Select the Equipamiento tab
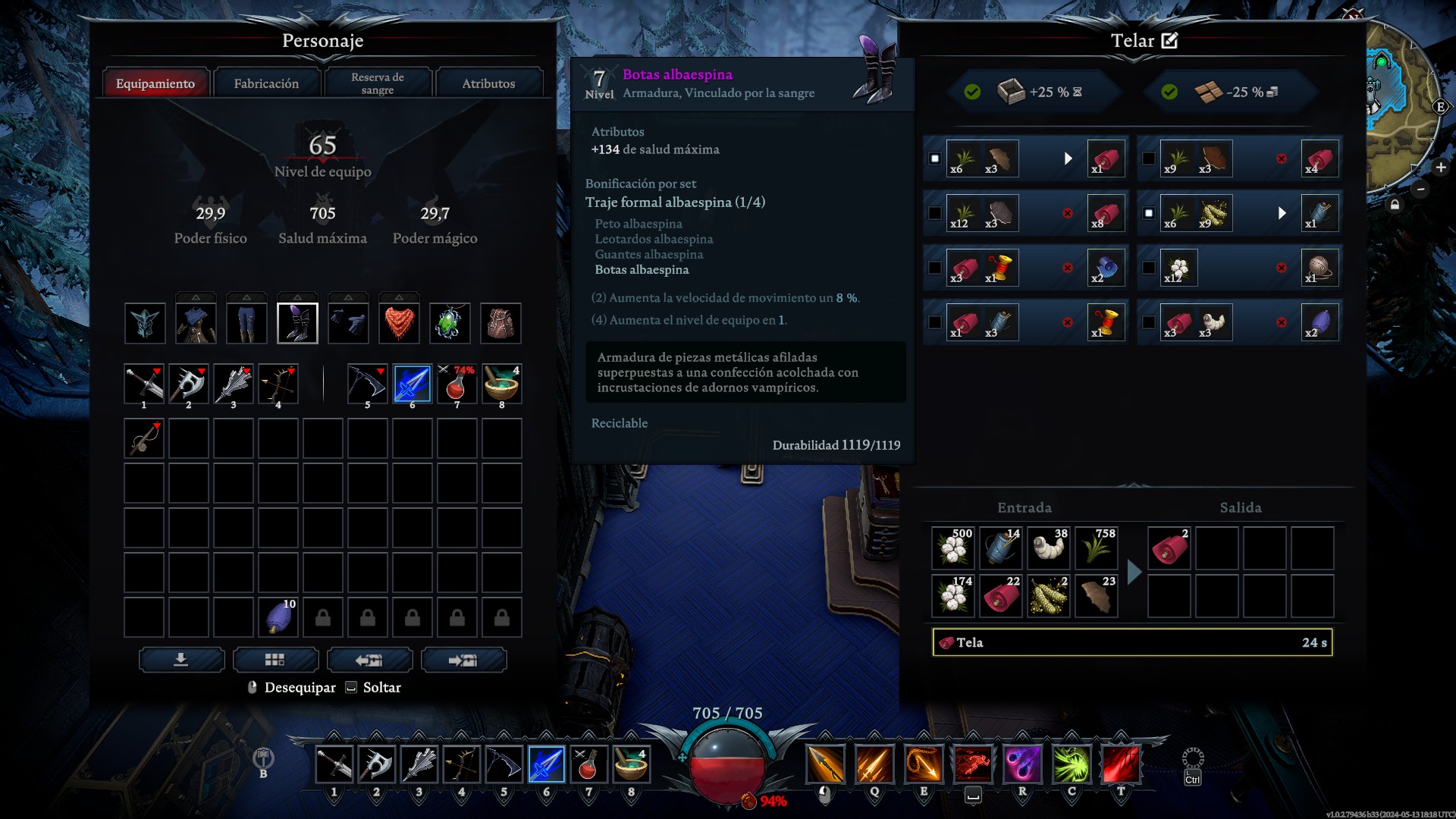The width and height of the screenshot is (1456, 819). (155, 83)
